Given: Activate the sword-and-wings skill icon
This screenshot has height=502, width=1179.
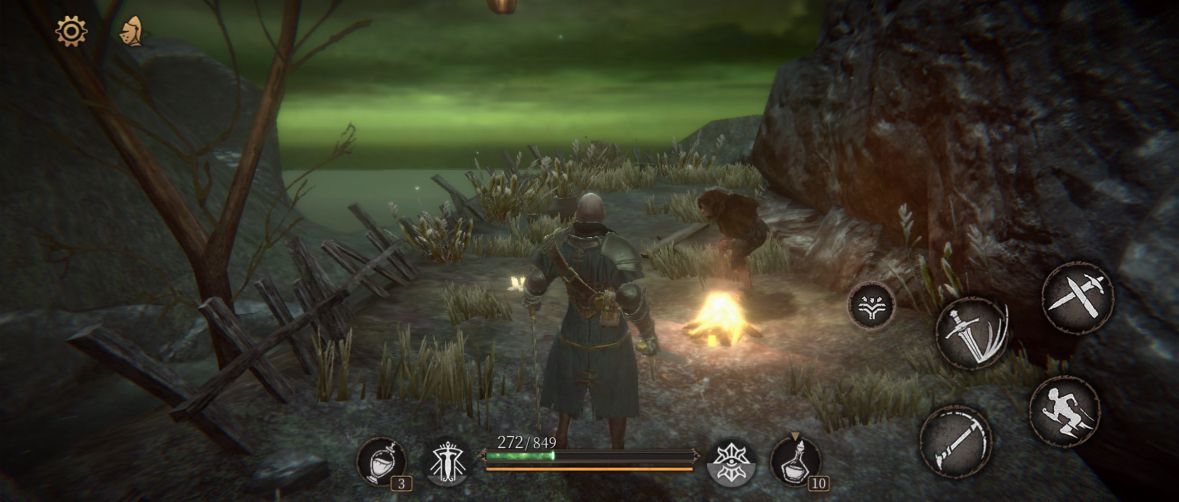Looking at the screenshot, I should click(x=449, y=461).
